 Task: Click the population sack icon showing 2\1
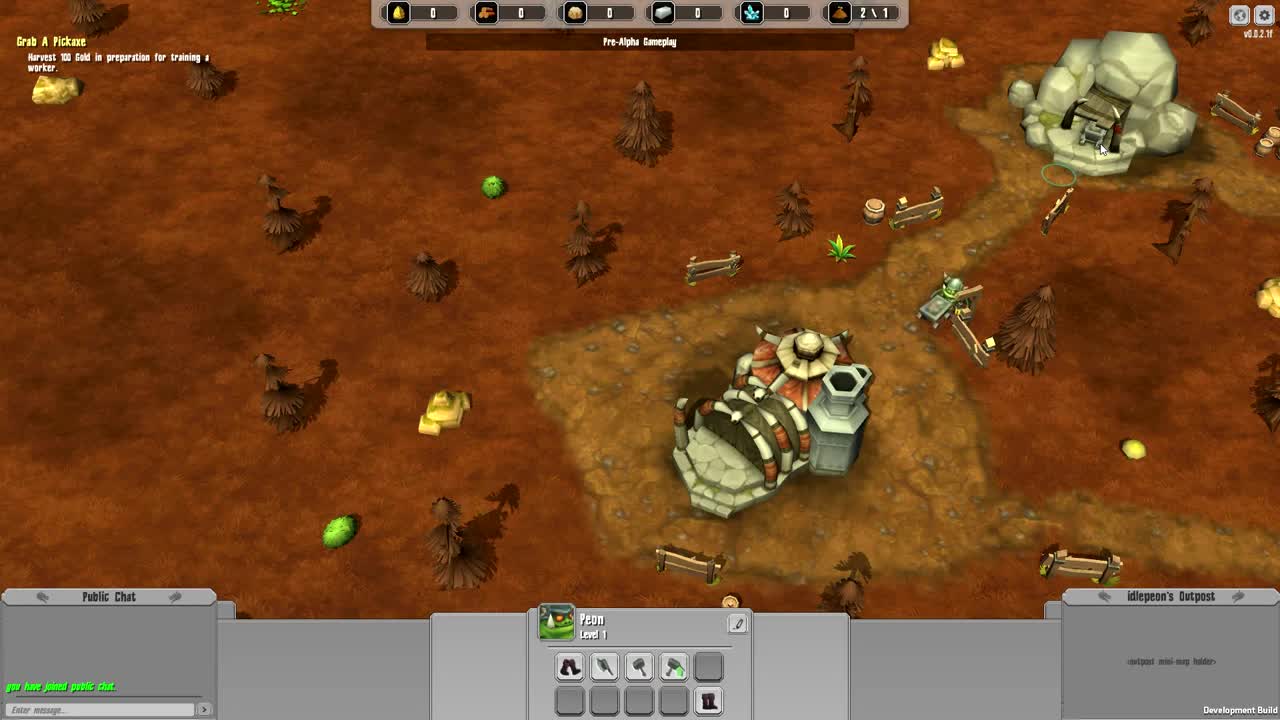840,14
